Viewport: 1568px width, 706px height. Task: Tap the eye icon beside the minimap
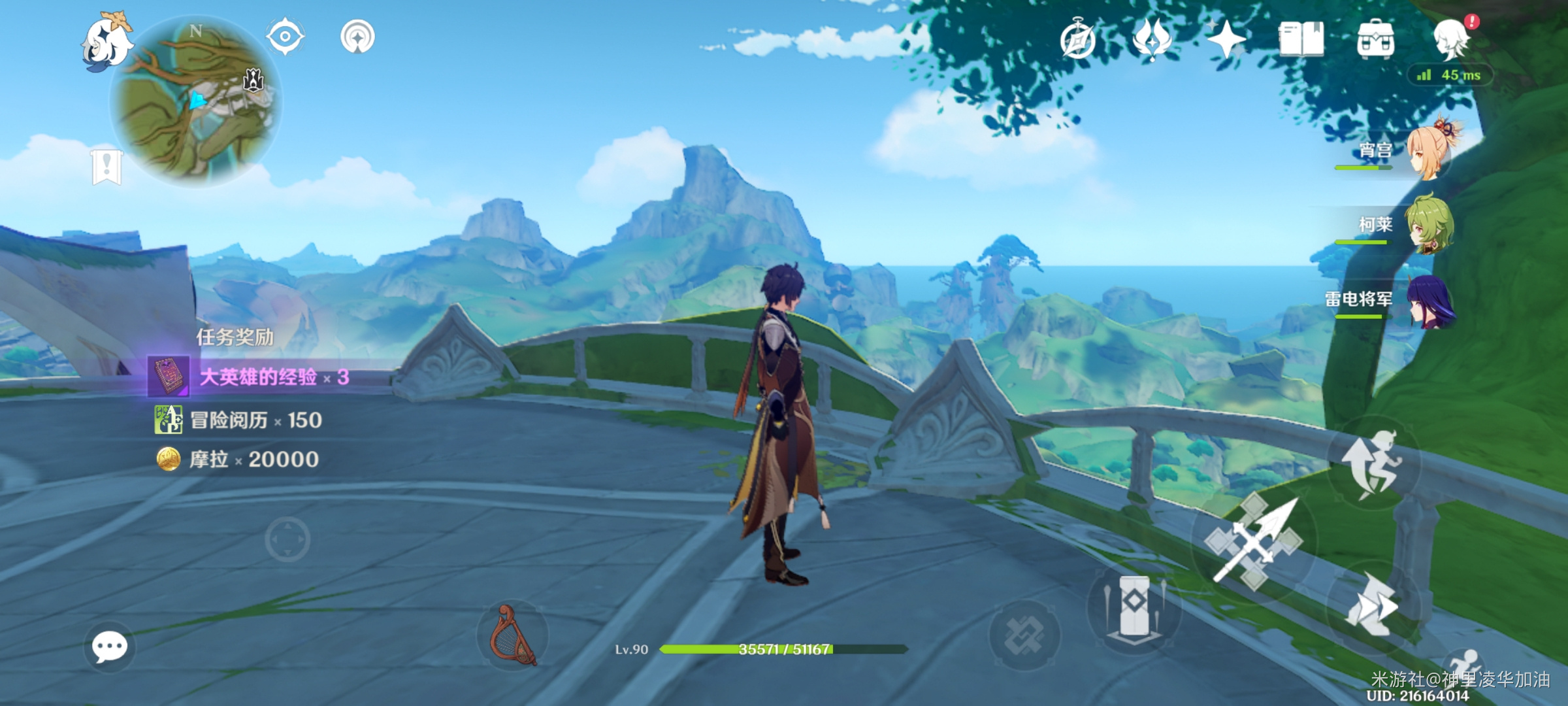tap(286, 36)
